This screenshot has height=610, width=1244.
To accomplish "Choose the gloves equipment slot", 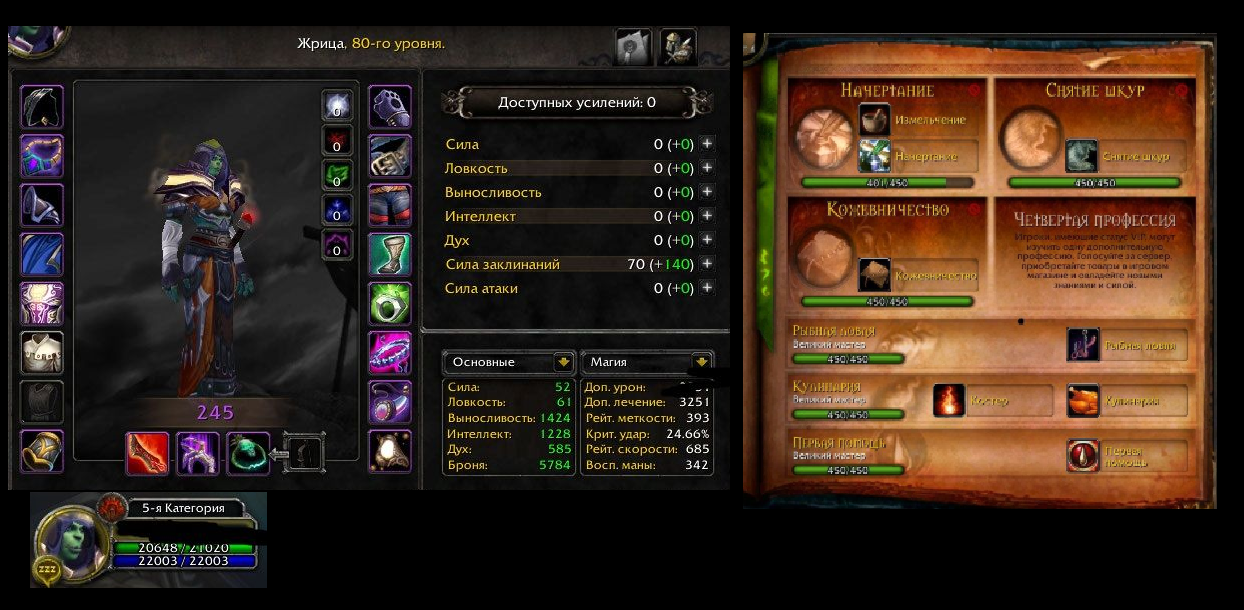I will point(390,107).
